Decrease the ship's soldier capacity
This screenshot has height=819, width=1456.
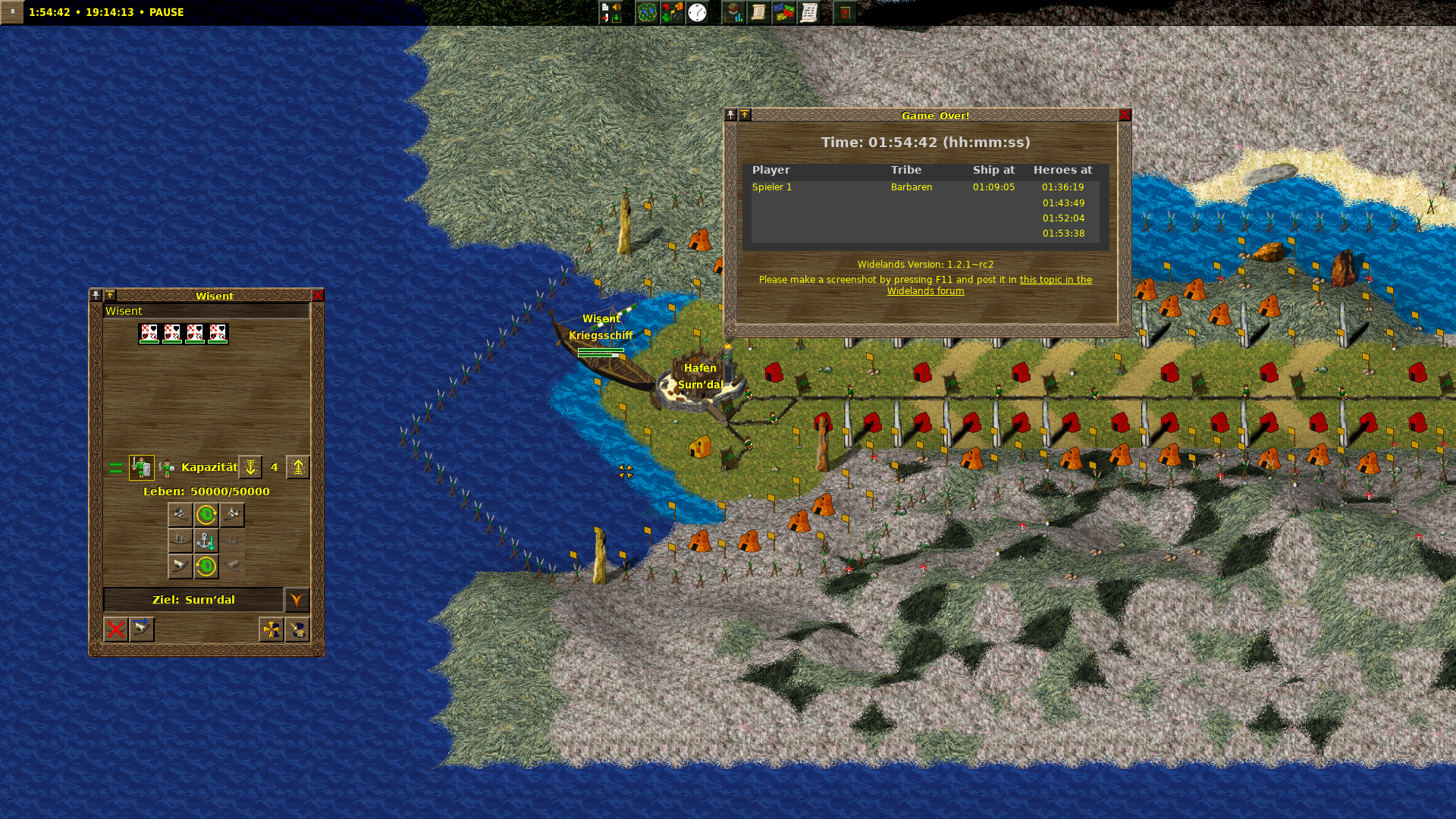(x=250, y=467)
